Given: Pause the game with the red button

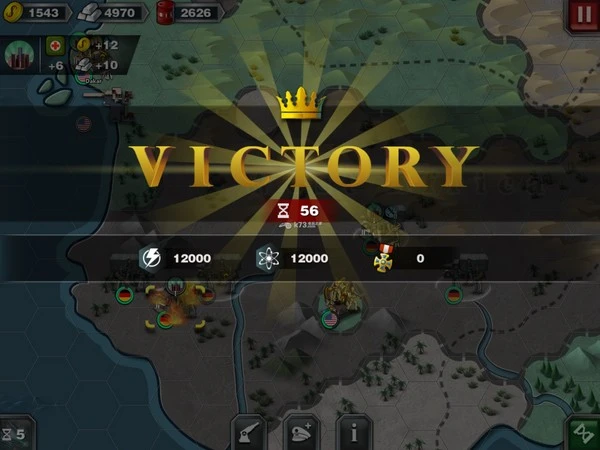Looking at the screenshot, I should [x=583, y=15].
